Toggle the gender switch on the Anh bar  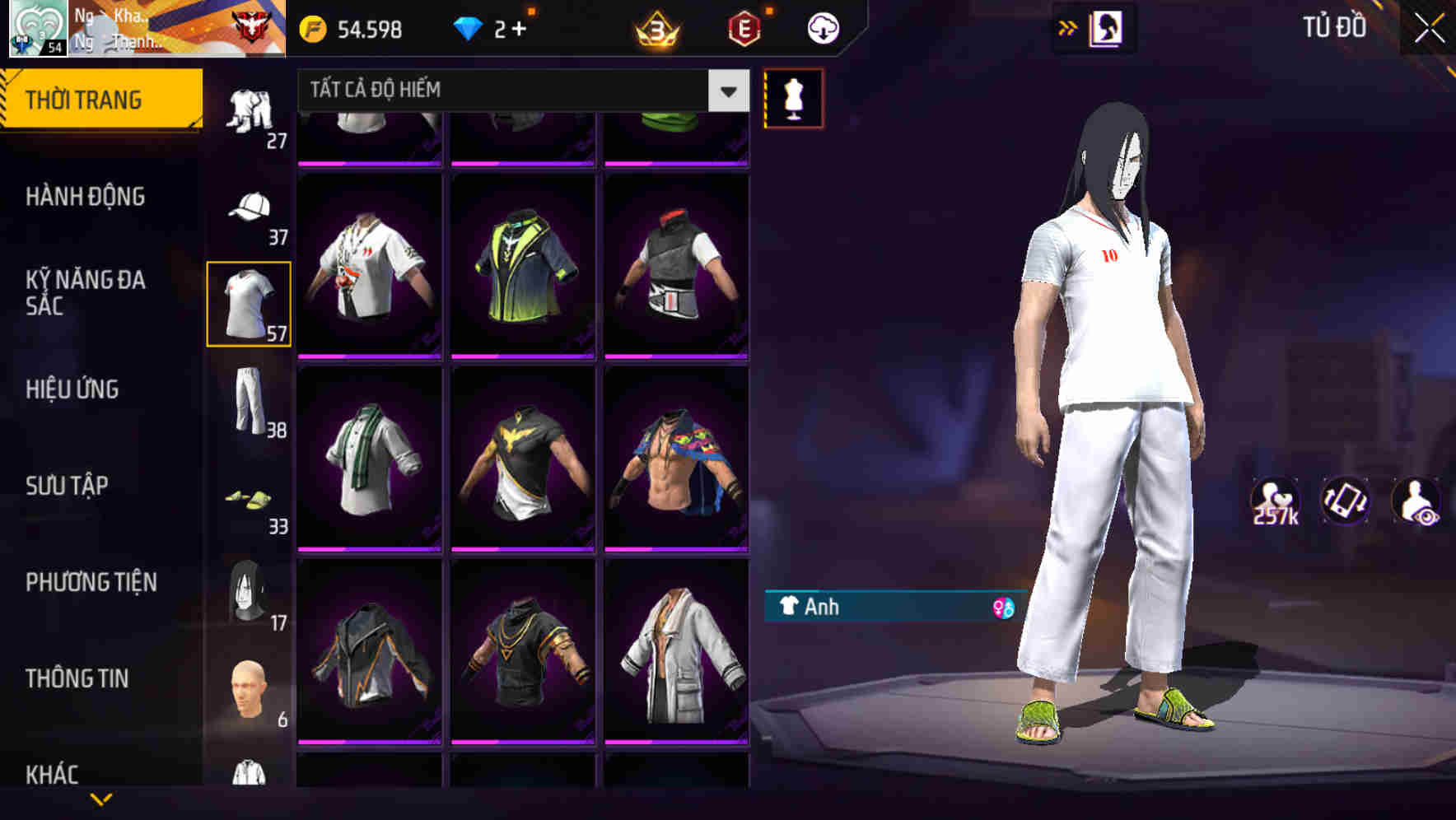[999, 608]
